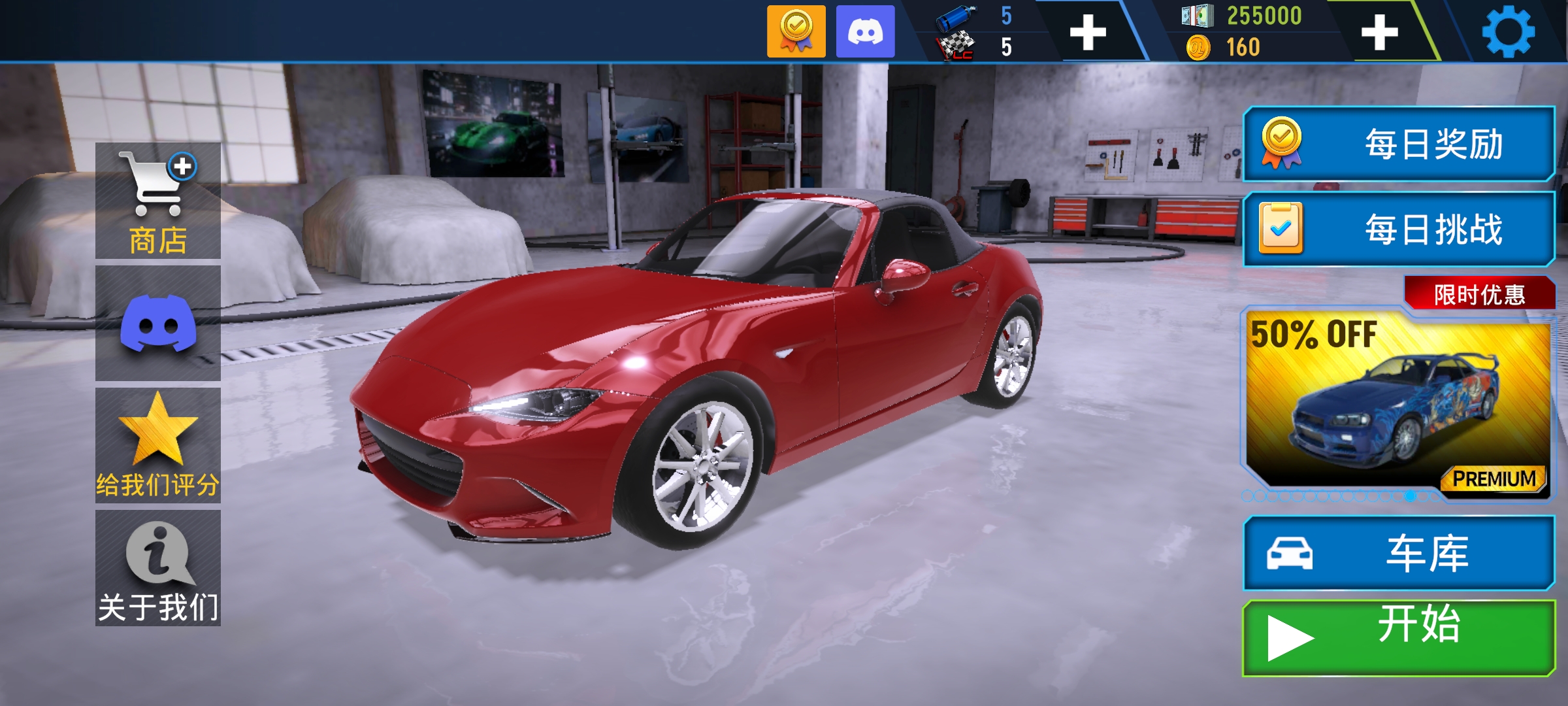The width and height of the screenshot is (1568, 706).
Task: Open the 商店 shop menu
Action: pyautogui.click(x=158, y=201)
